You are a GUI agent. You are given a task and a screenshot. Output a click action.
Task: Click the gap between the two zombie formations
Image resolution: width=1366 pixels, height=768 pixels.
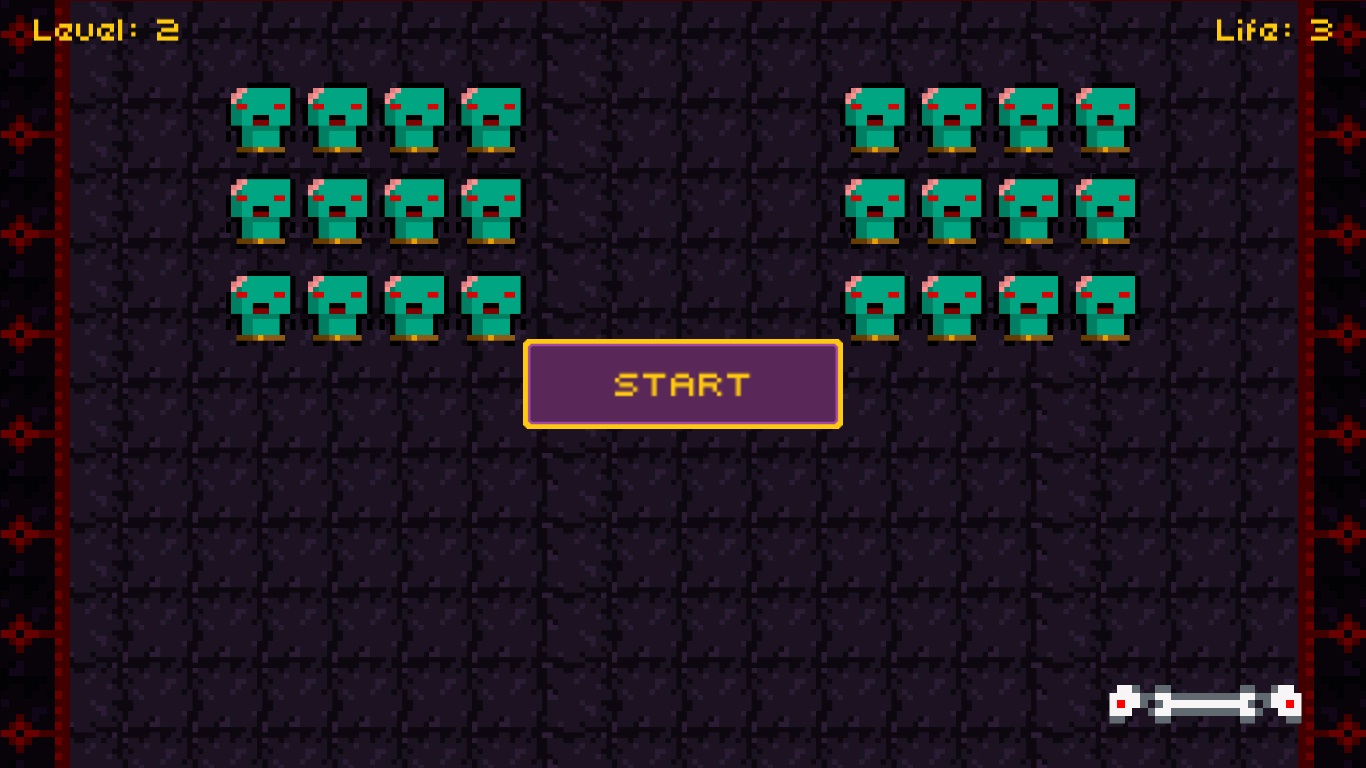(683, 200)
